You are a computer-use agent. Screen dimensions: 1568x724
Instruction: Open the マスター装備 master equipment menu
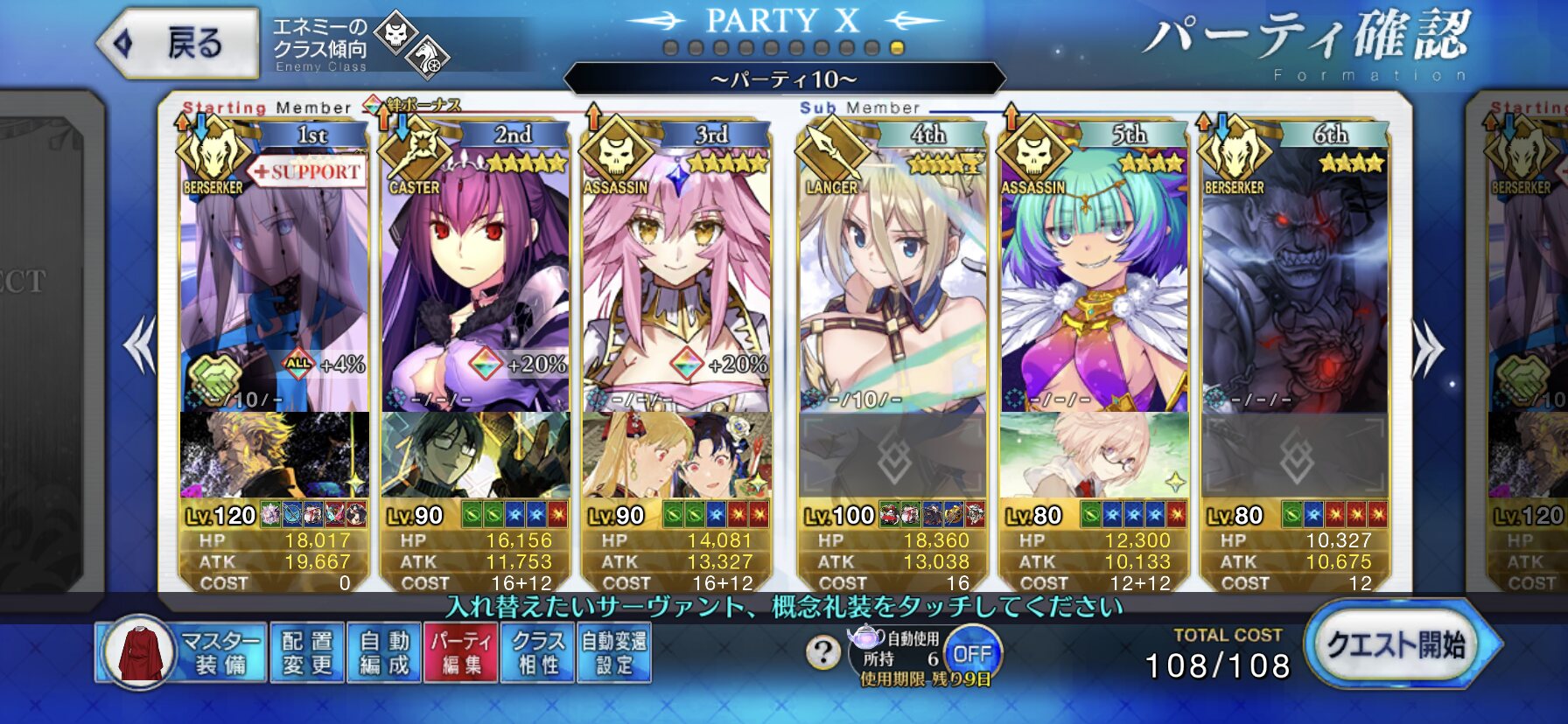pyautogui.click(x=182, y=652)
